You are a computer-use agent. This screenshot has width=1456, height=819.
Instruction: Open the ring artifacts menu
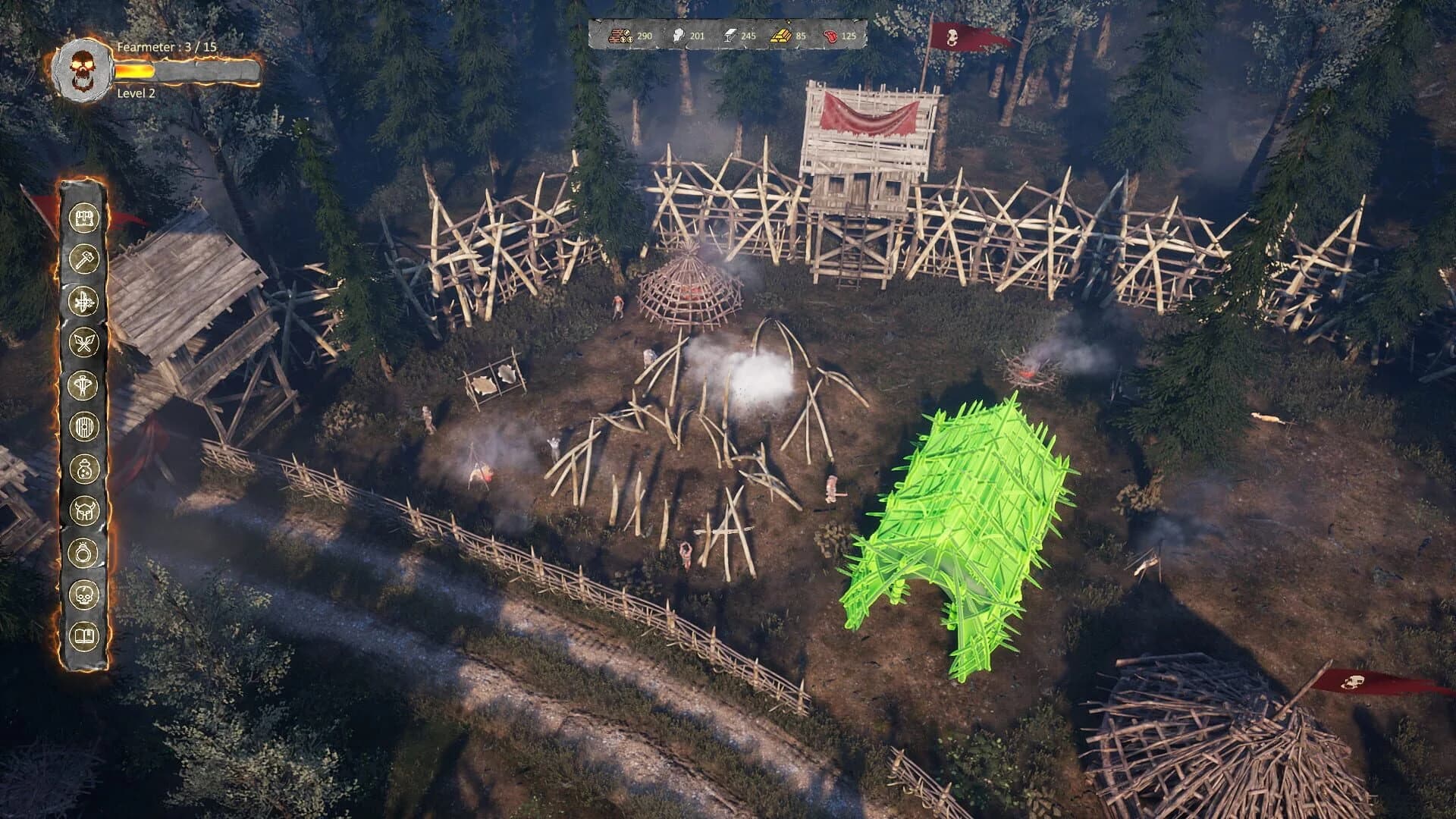tap(83, 552)
